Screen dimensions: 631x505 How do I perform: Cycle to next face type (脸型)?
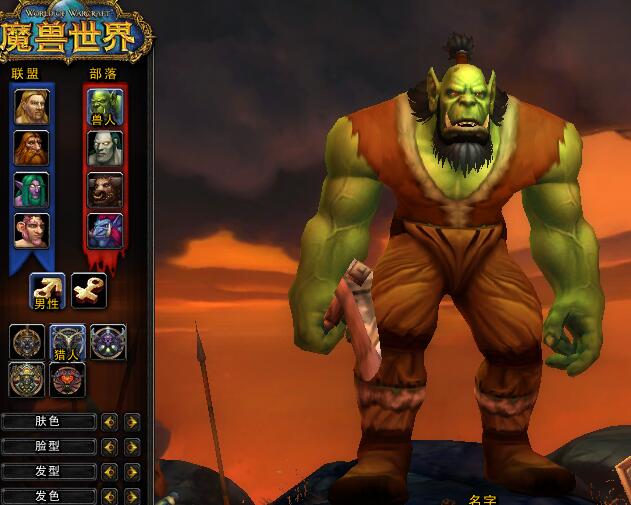tap(131, 447)
